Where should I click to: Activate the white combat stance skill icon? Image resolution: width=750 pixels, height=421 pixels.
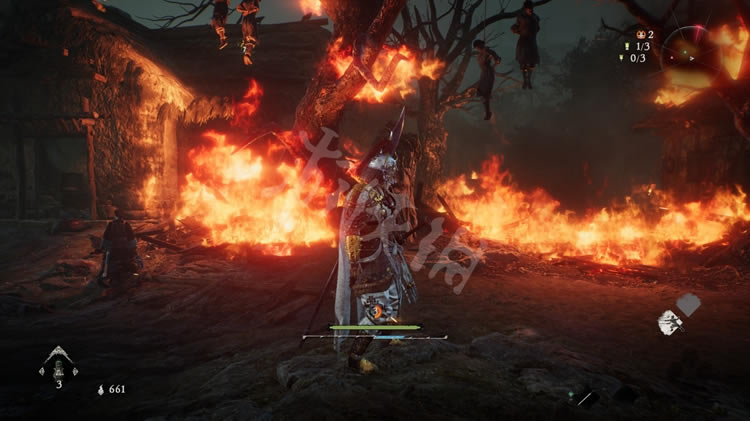click(x=669, y=321)
